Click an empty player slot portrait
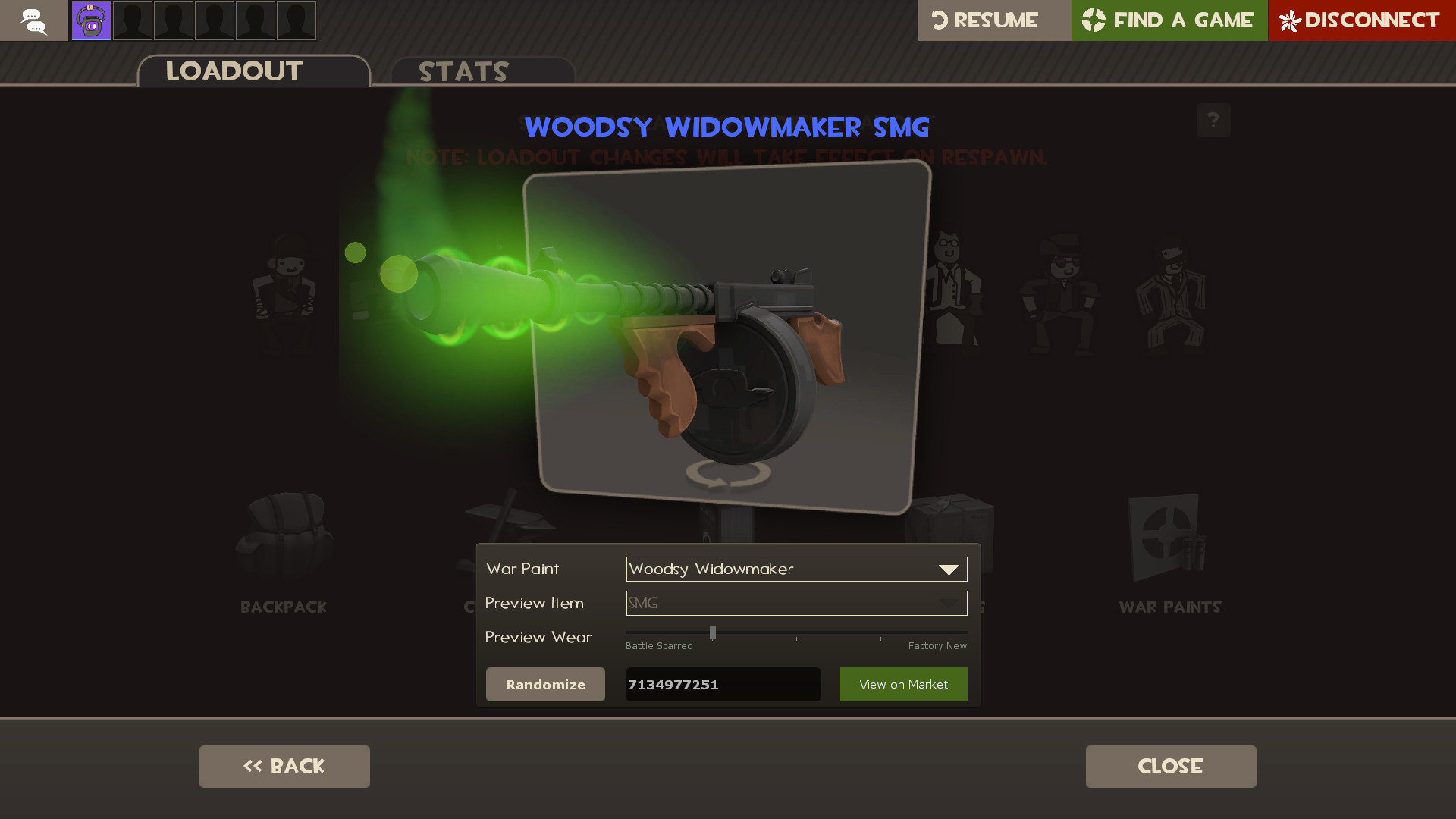1456x819 pixels. 133,20
